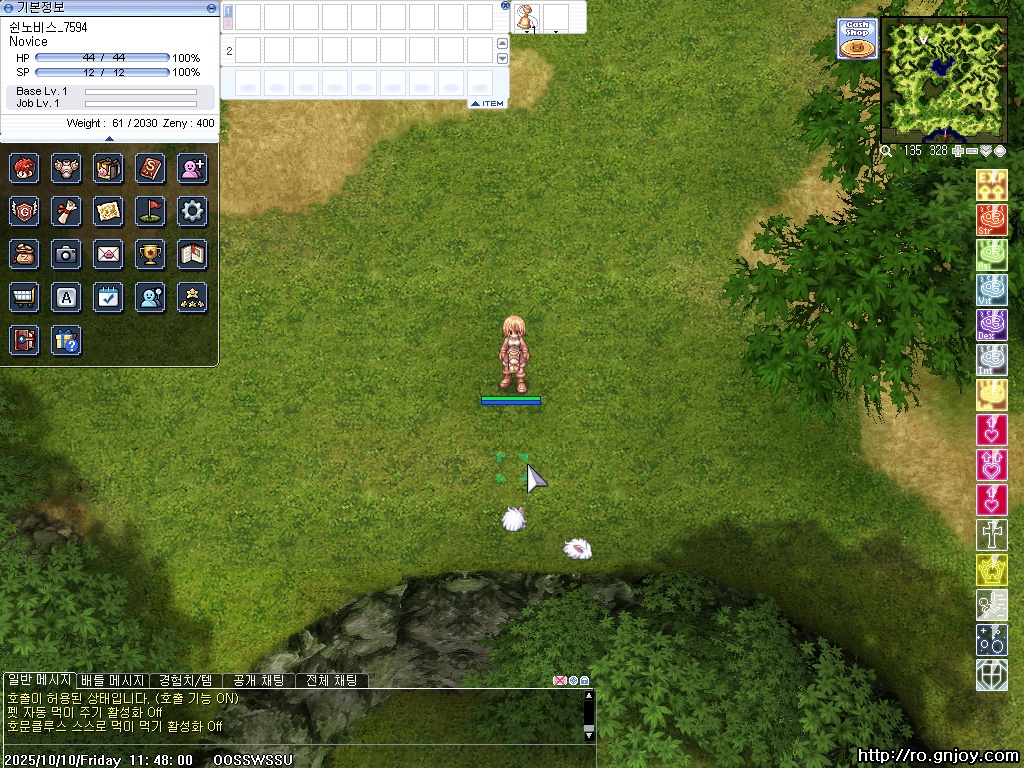Switch to the 경험치/템 chat tab
The image size is (1024, 768).
coord(185,681)
